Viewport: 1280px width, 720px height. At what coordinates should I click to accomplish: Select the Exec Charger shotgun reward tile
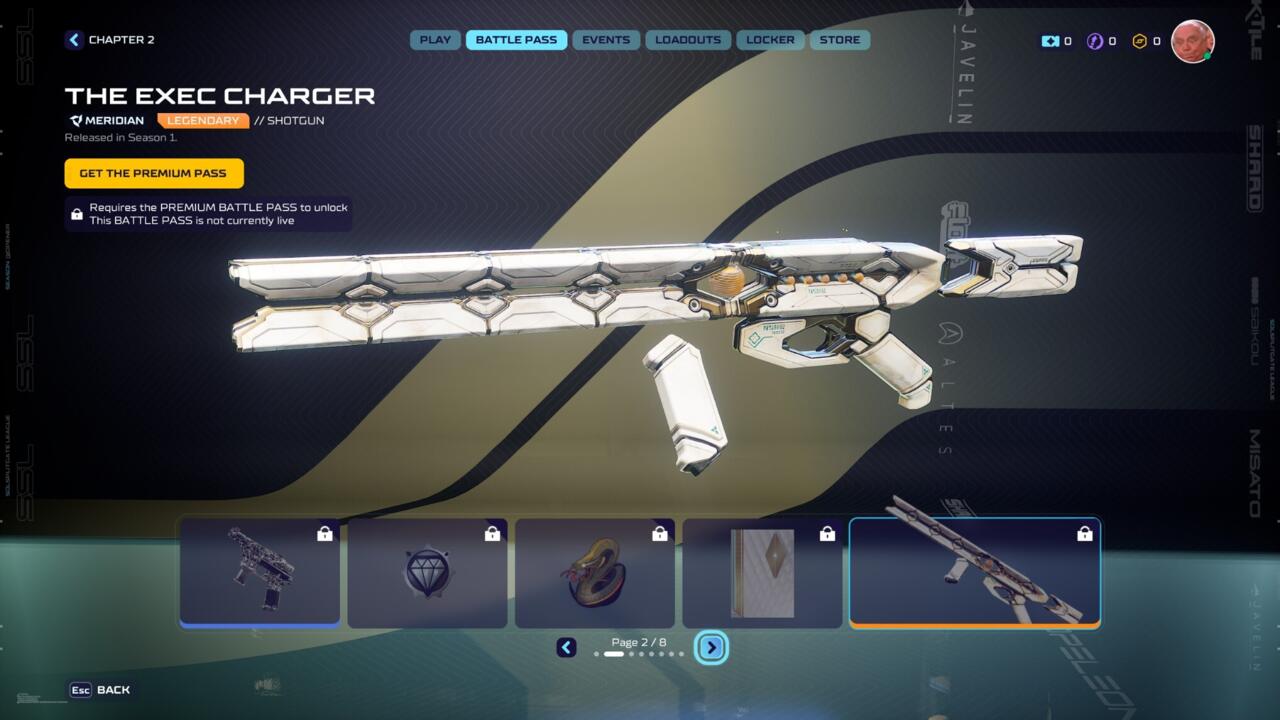[x=974, y=572]
